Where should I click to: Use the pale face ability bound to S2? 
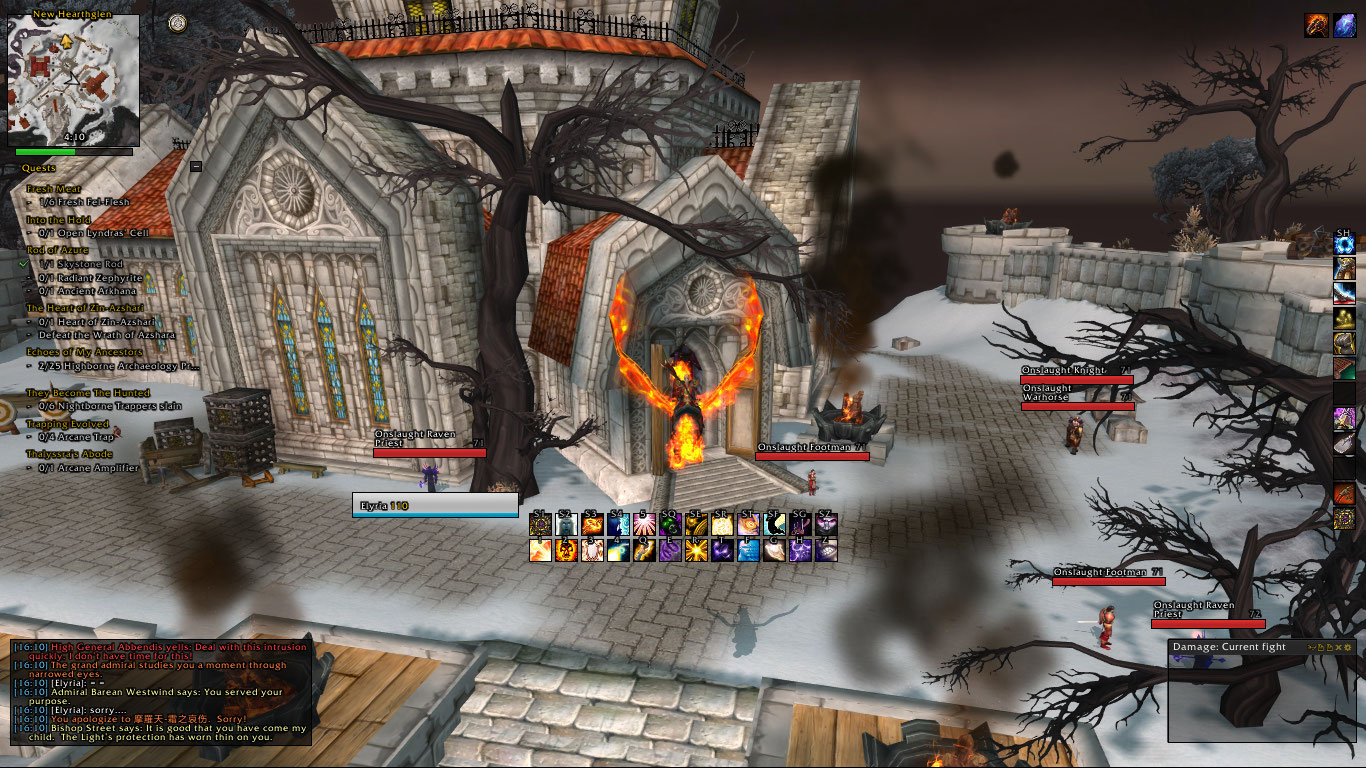coord(566,524)
